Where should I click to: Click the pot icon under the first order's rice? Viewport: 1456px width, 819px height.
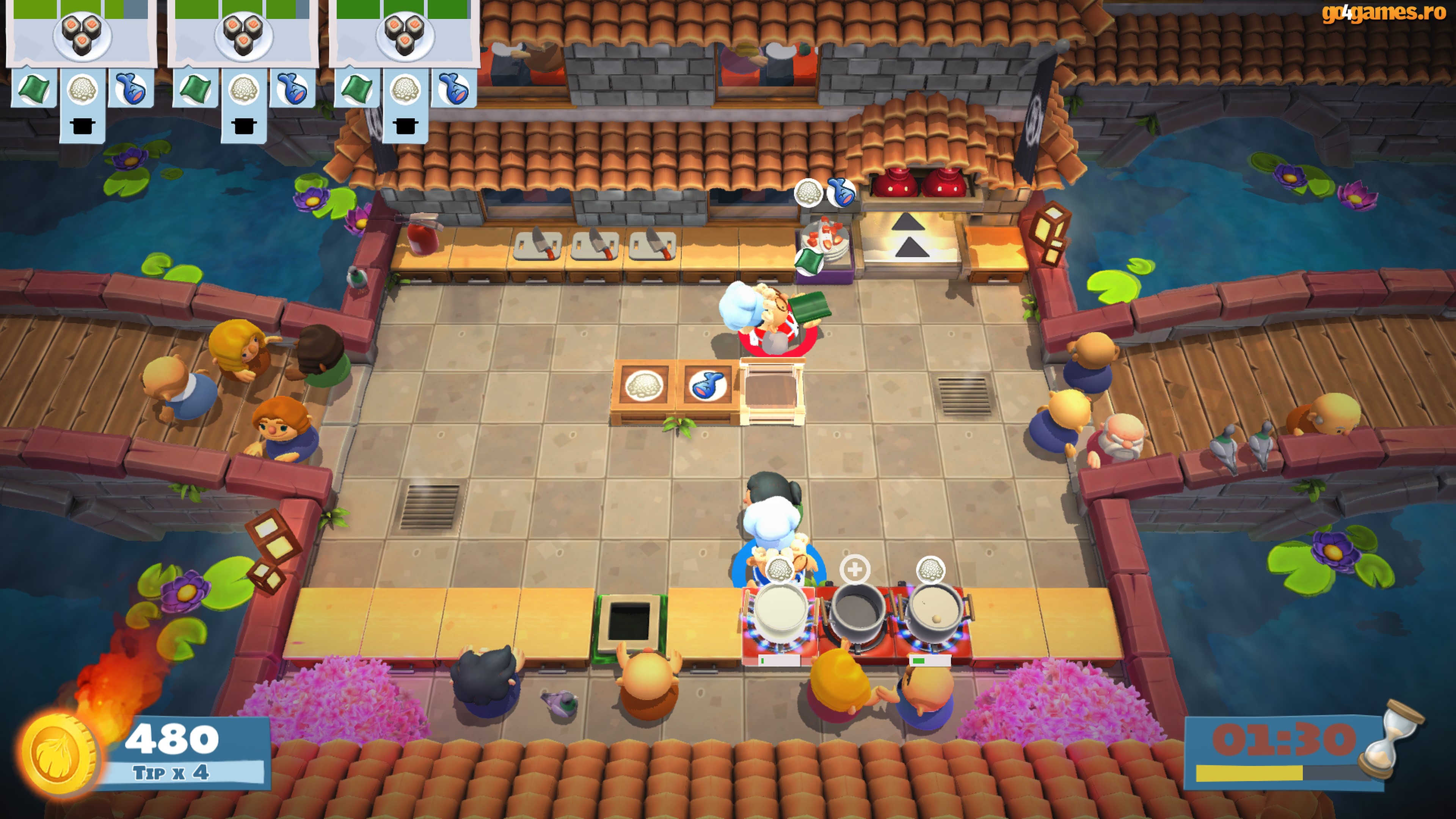(83, 127)
